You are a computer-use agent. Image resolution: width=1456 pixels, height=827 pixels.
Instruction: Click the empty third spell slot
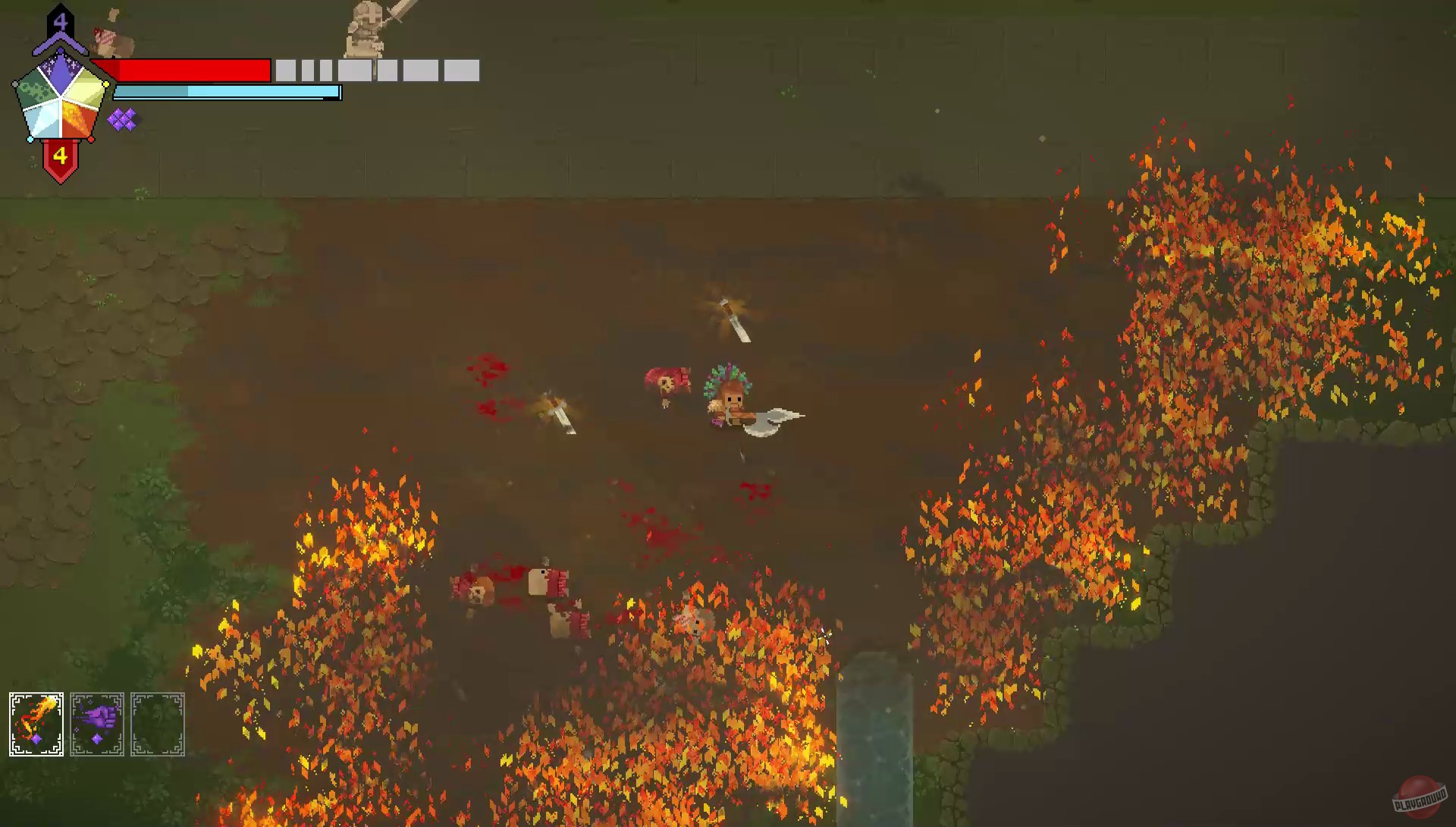coord(158,722)
